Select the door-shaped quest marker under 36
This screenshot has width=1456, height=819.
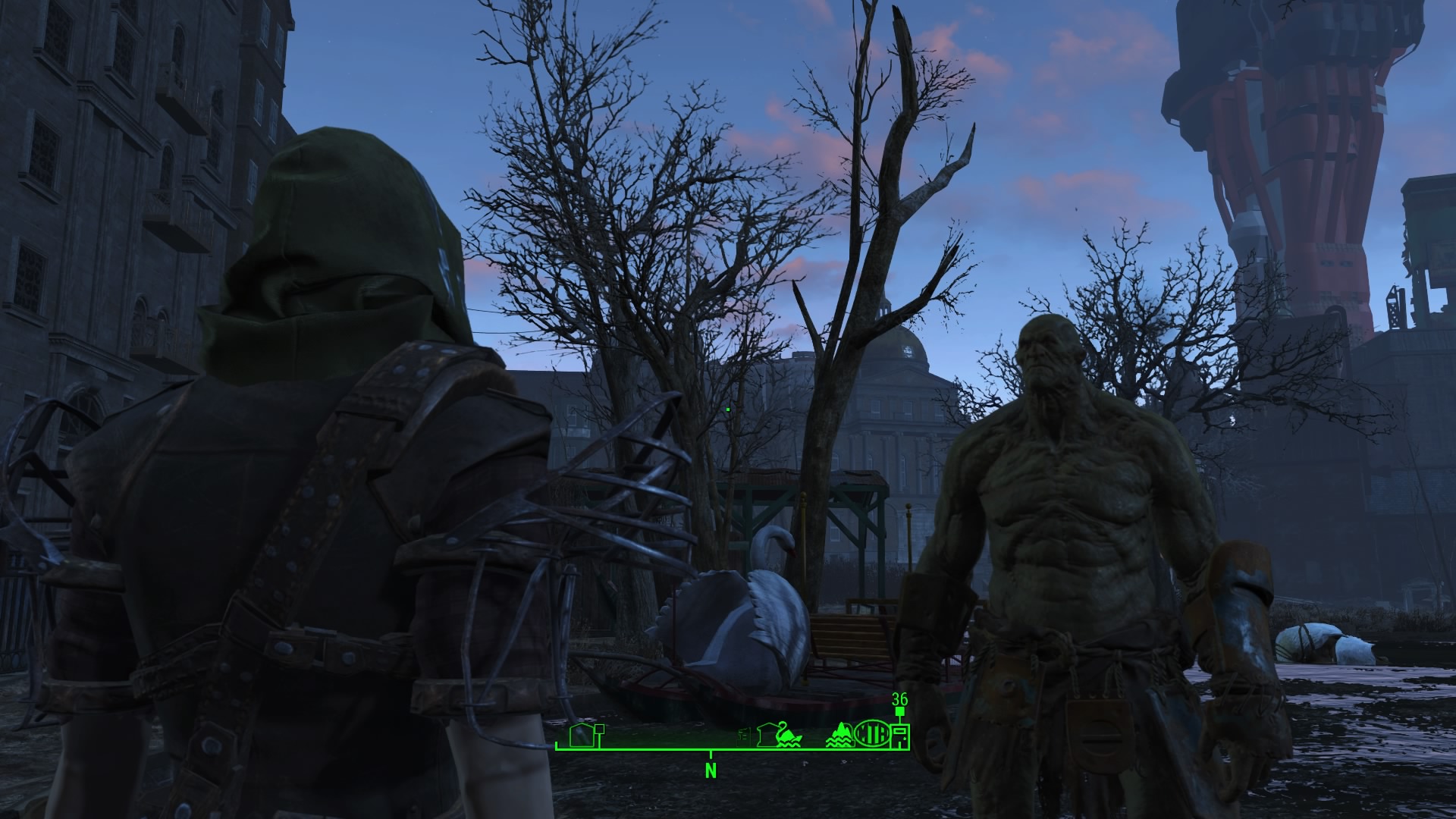(x=900, y=736)
